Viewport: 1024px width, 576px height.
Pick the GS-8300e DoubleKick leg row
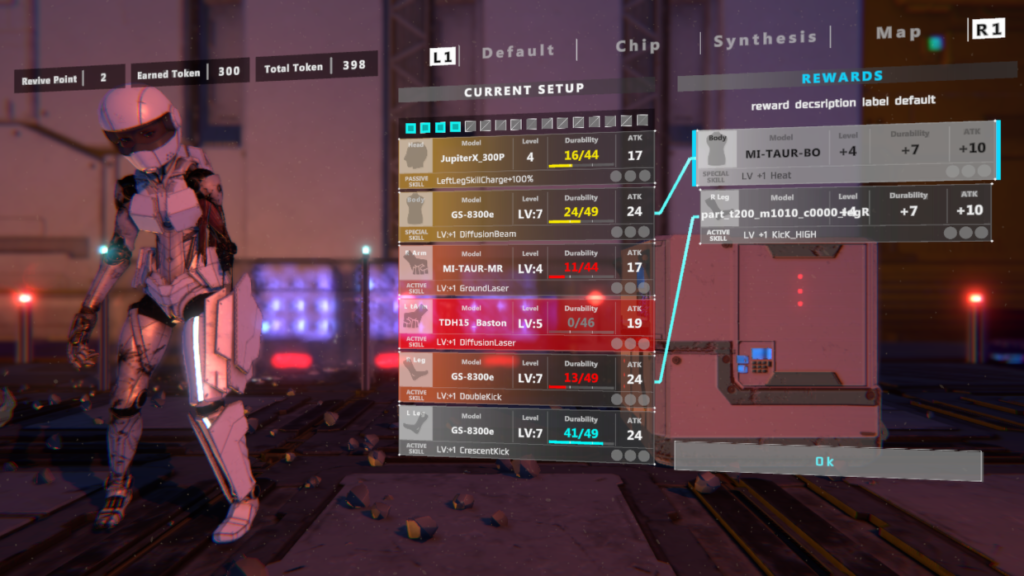[x=526, y=379]
